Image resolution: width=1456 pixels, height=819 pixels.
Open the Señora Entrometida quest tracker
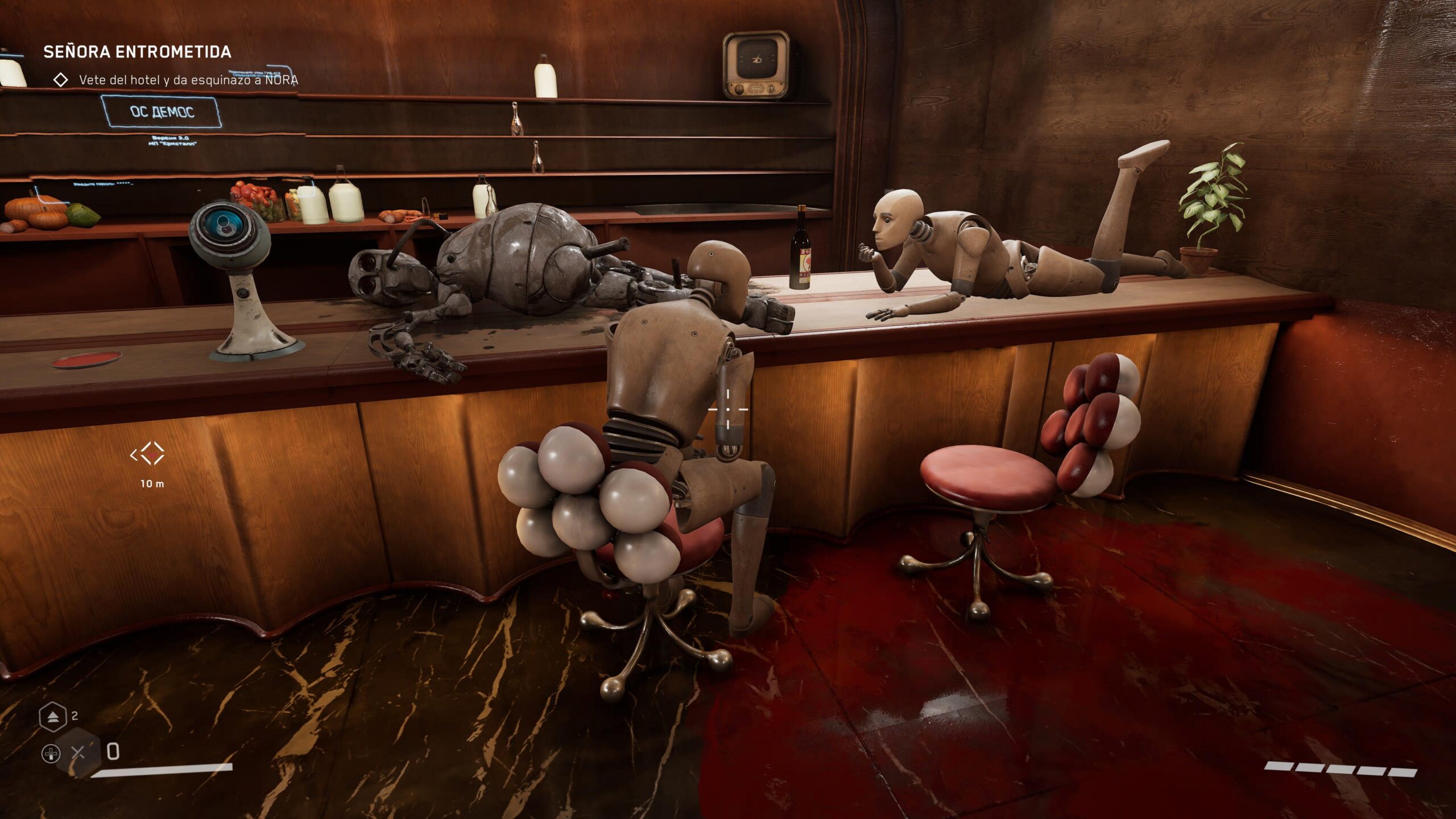(137, 52)
